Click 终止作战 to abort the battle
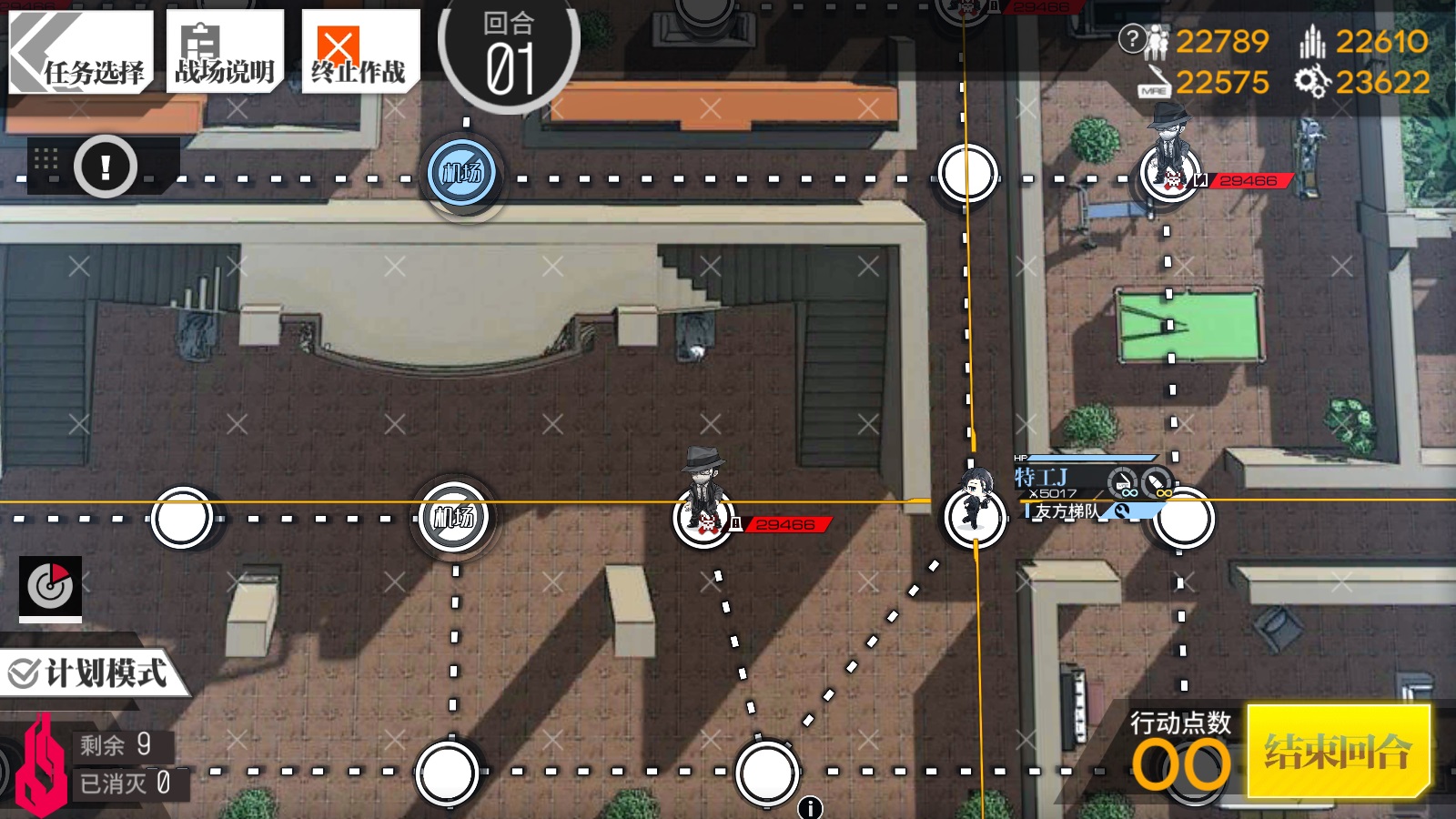The width and height of the screenshot is (1456, 819). click(x=359, y=52)
